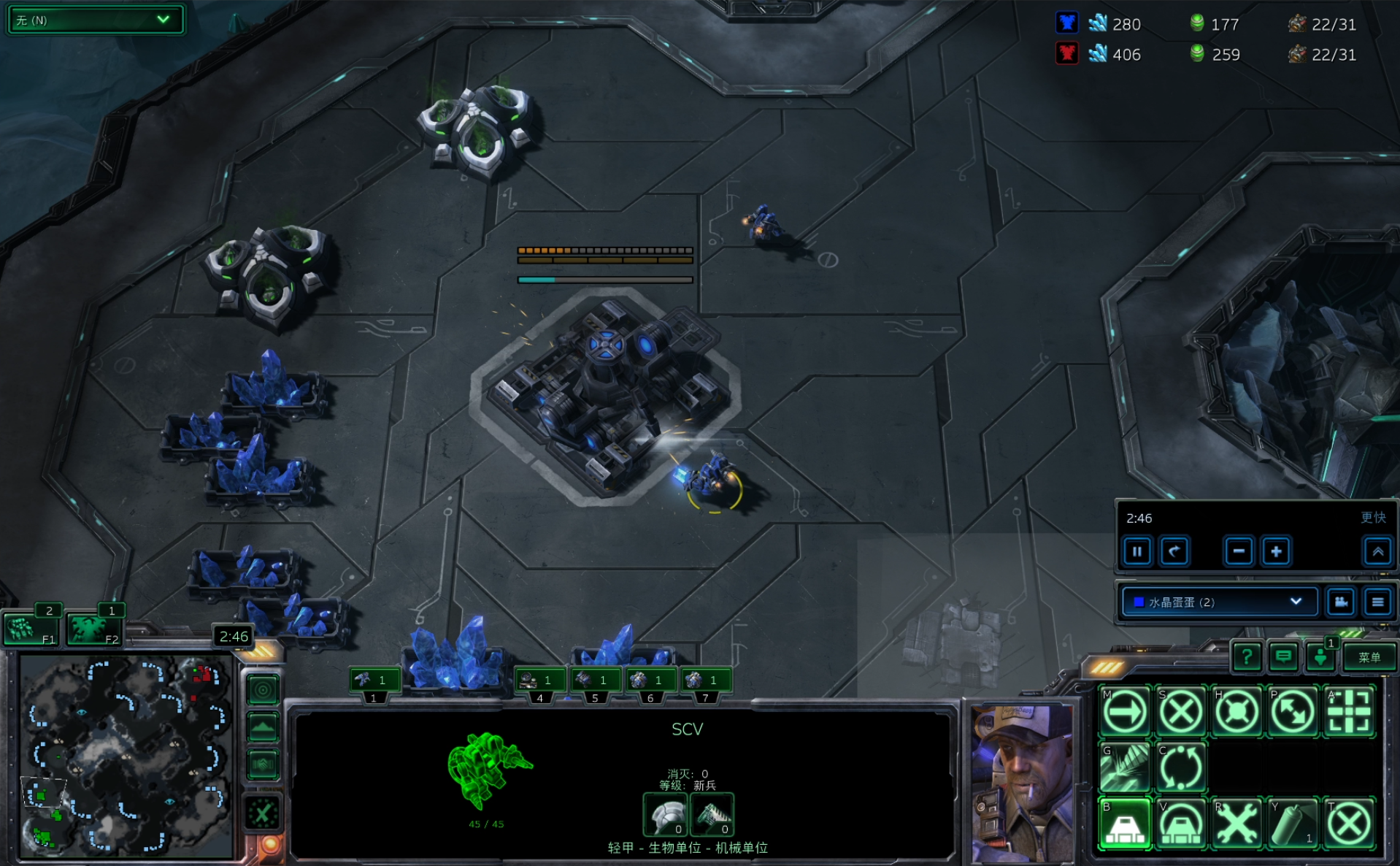Viewport: 1400px width, 866px height.
Task: Choose the Gather resources command
Action: (1125, 767)
